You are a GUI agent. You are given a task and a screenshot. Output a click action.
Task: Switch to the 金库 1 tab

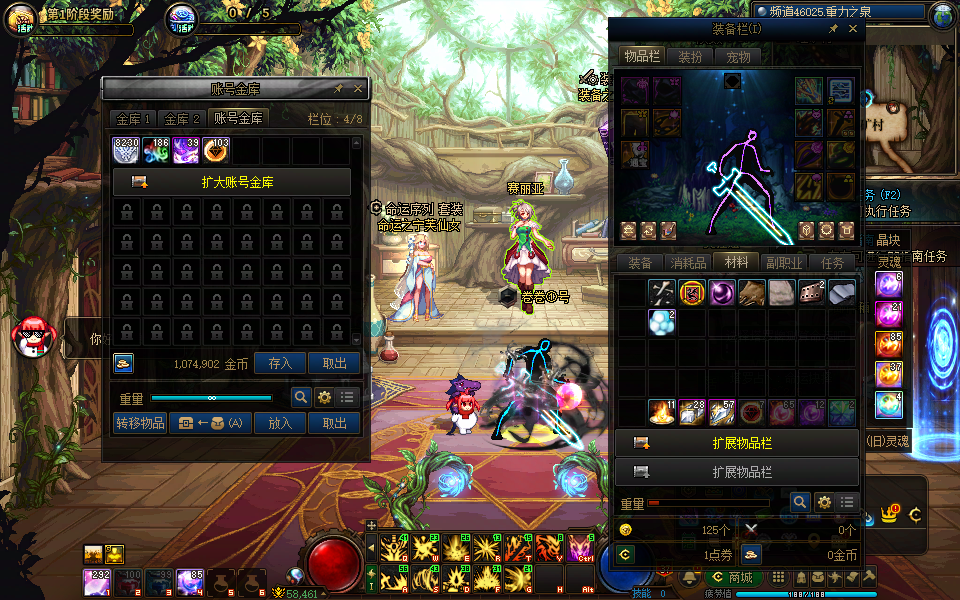point(134,119)
